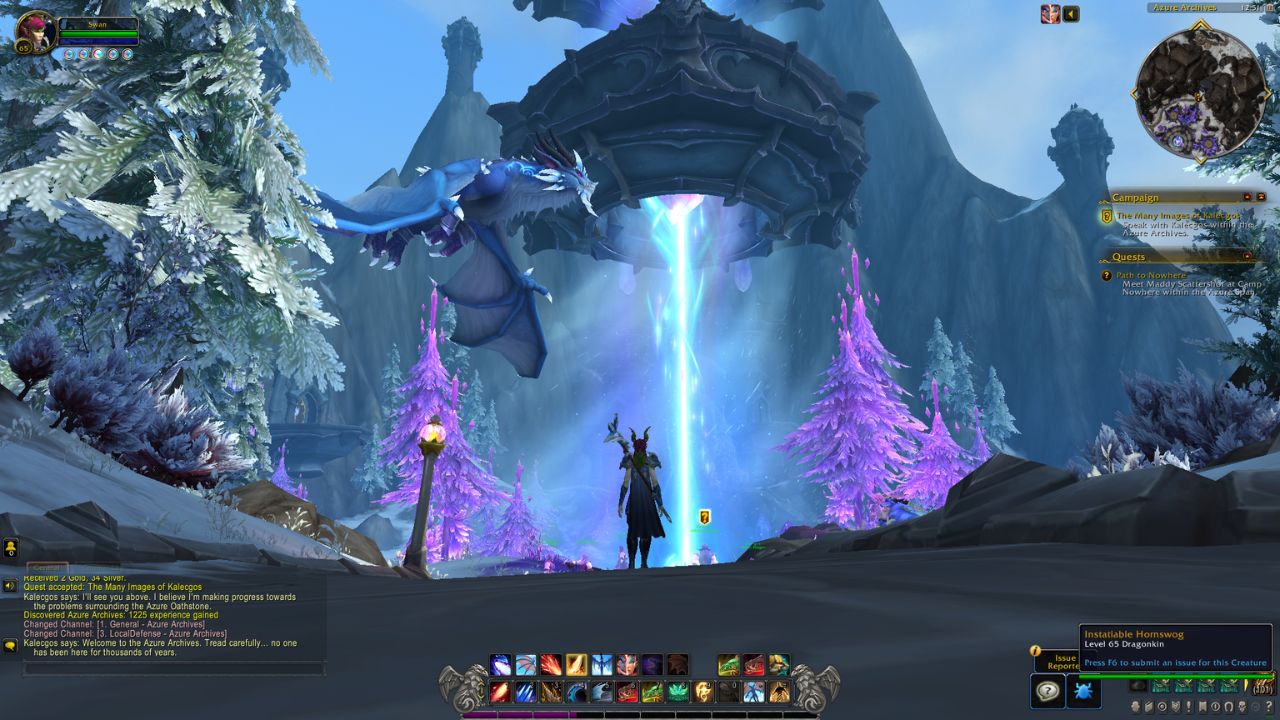The width and height of the screenshot is (1280, 720).
Task: Collapse the Quests tracker section
Action: point(1247,257)
